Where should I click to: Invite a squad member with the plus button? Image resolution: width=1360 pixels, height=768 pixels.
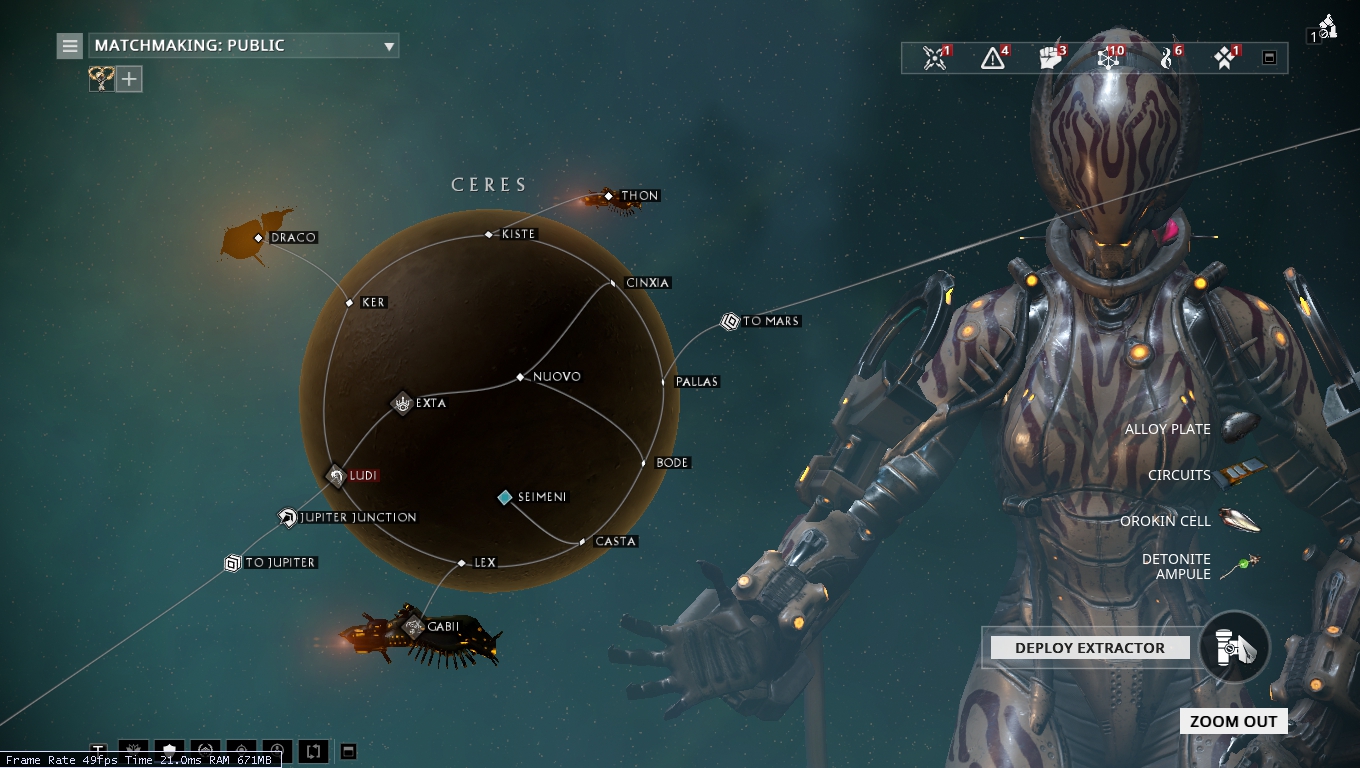click(130, 79)
